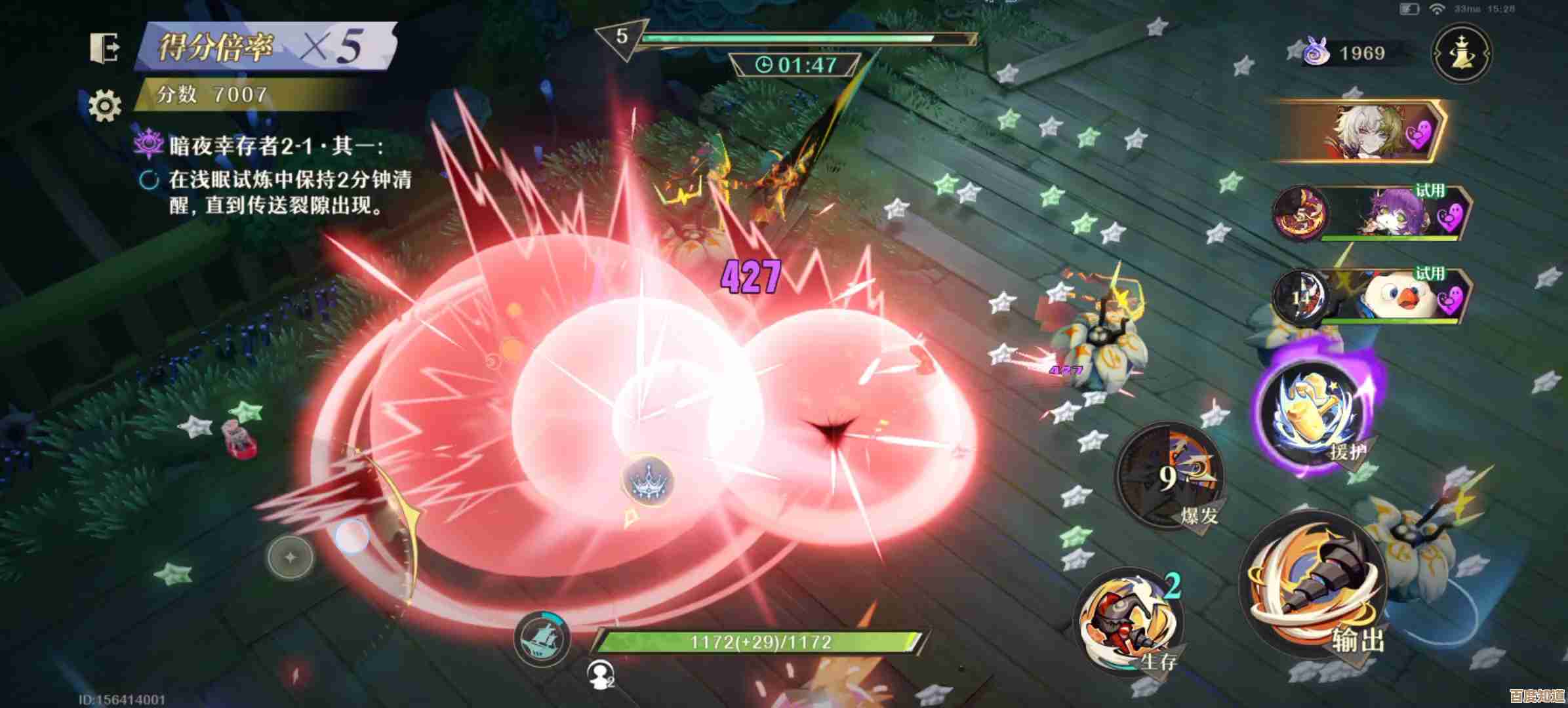Tap the purple spiral currency icon
The width and height of the screenshot is (1568, 708).
click(x=1316, y=52)
